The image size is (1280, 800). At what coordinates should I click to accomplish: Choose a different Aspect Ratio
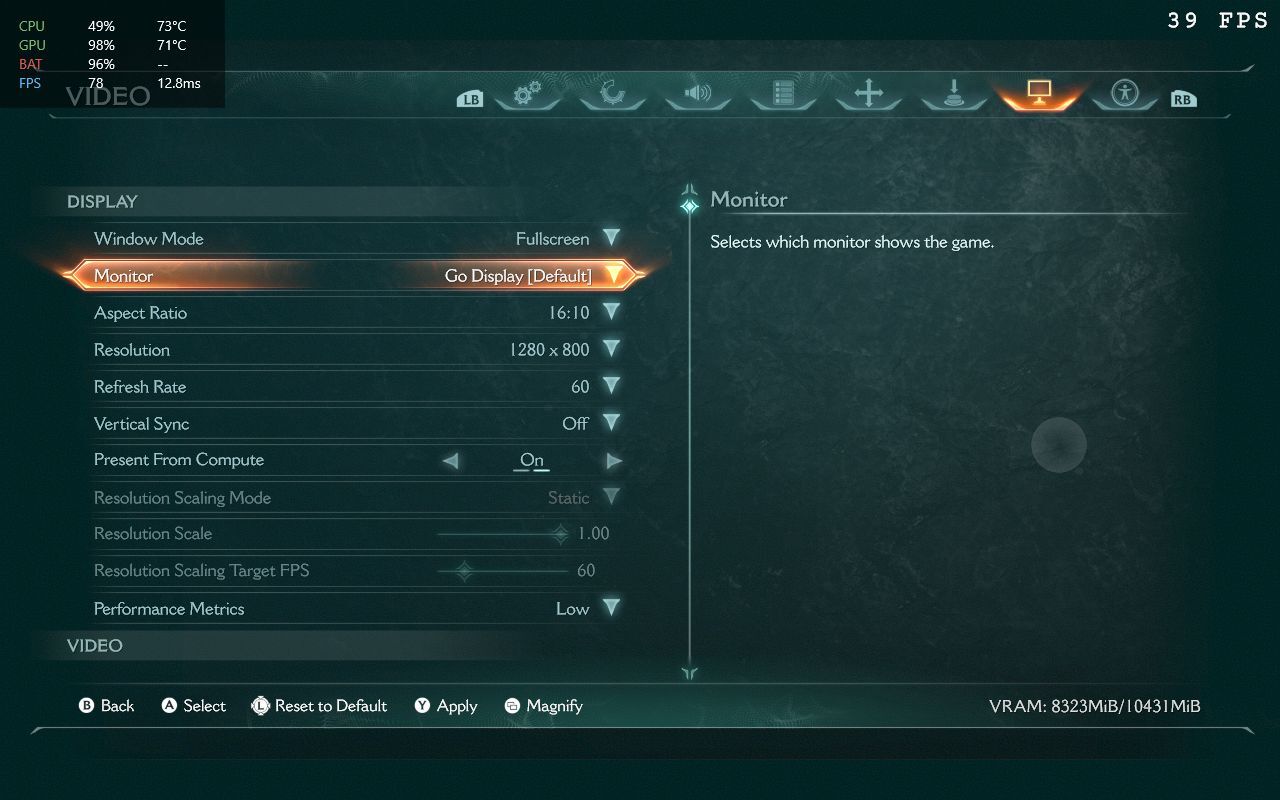click(x=611, y=312)
